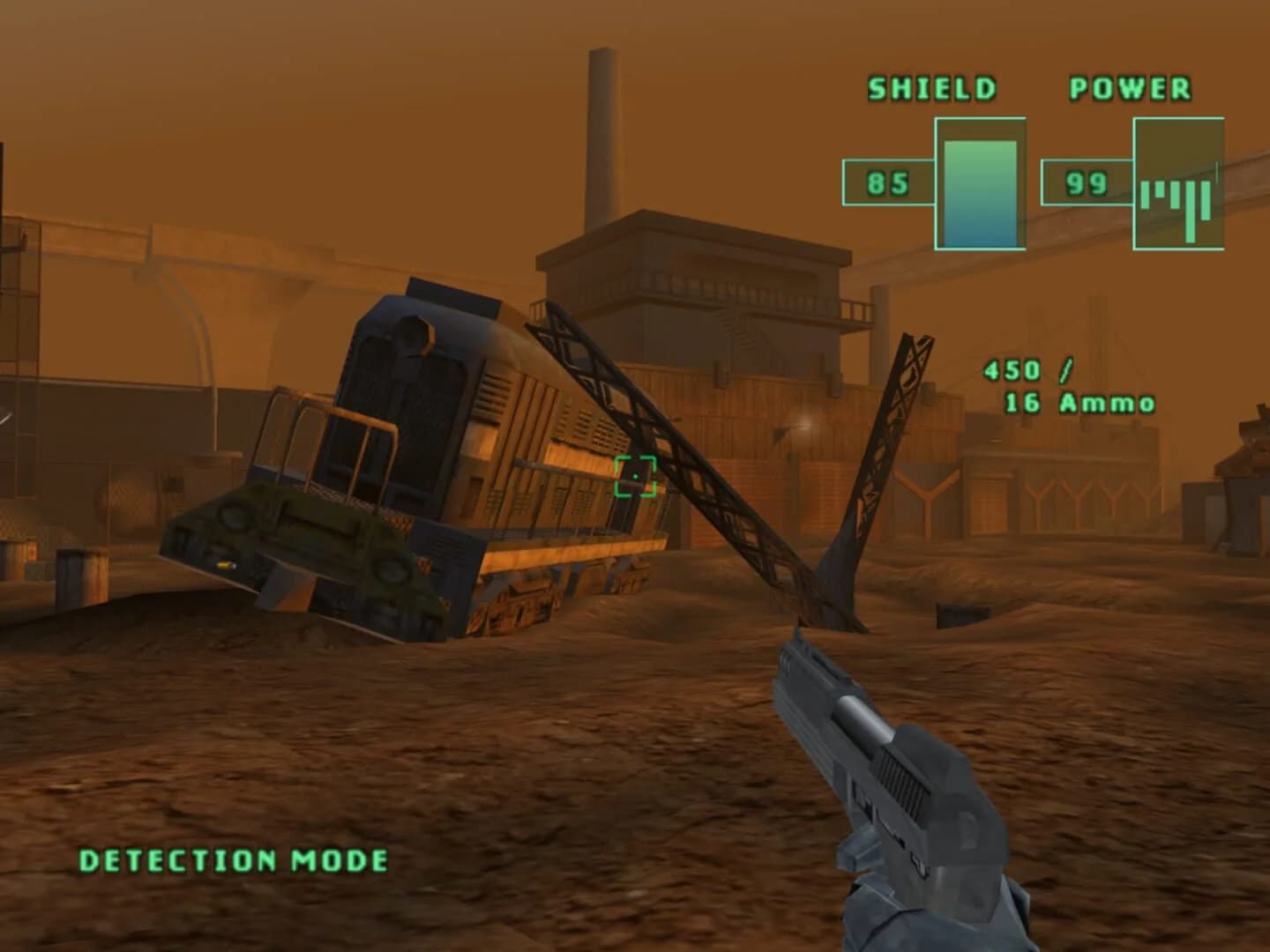The image size is (1270, 952).
Task: Click the shield value readout box
Action: 888,182
